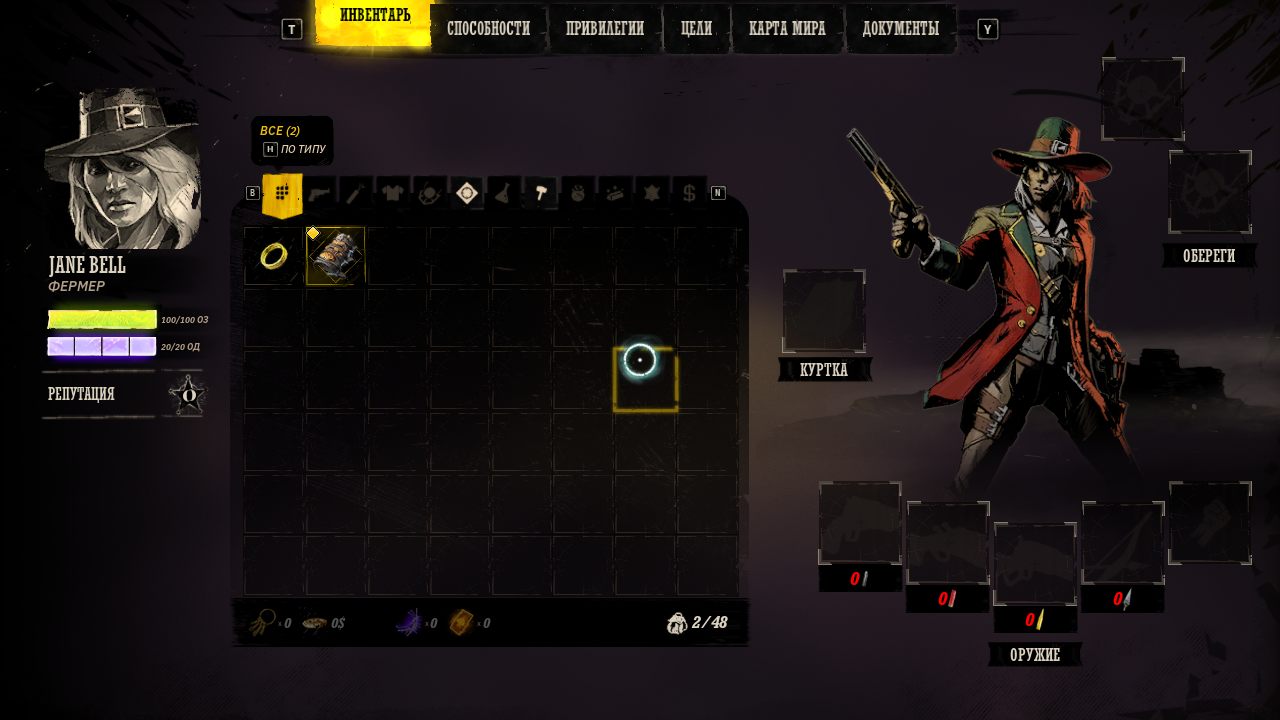Filter inventory by flask consumables icon
1280x720 pixels.
point(503,192)
